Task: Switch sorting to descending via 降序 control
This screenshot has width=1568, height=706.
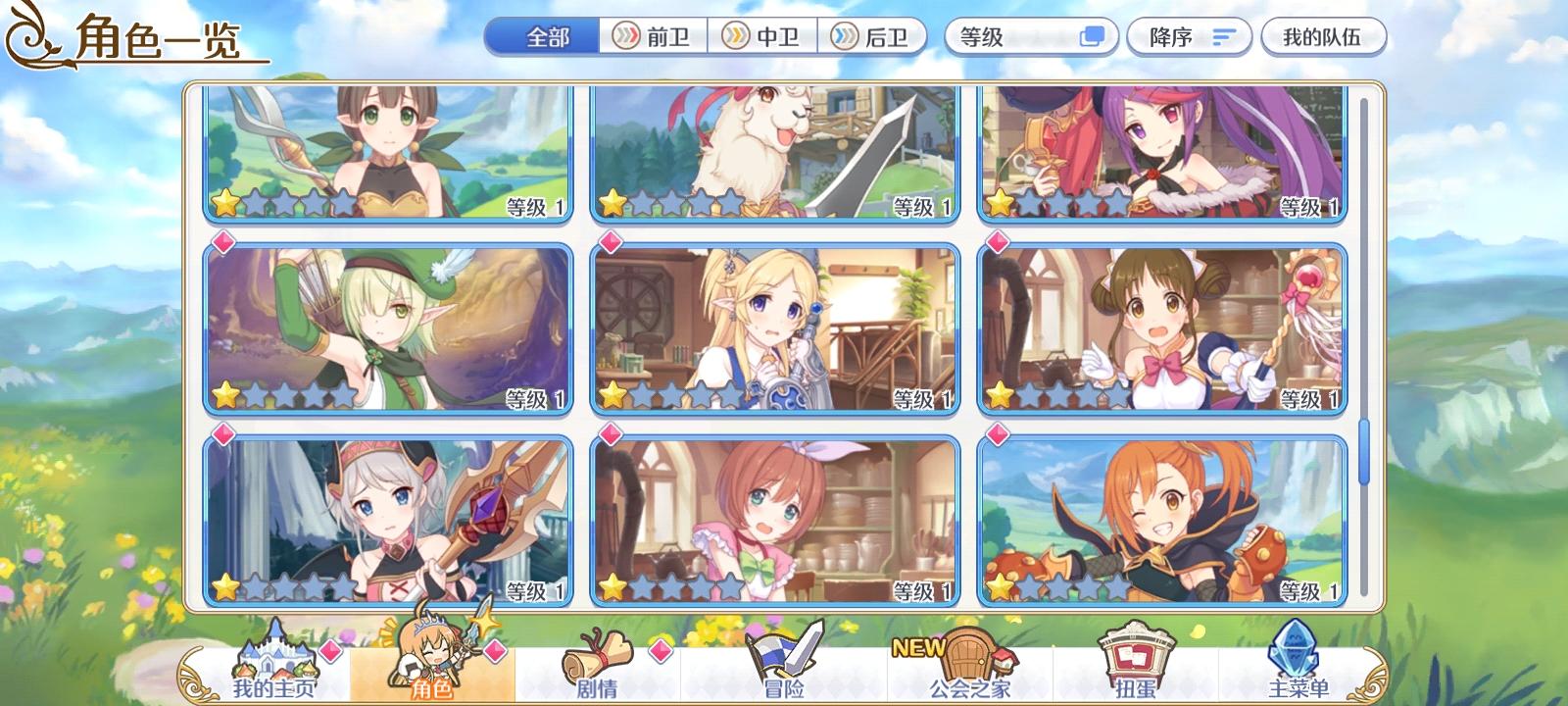Action: [1189, 35]
